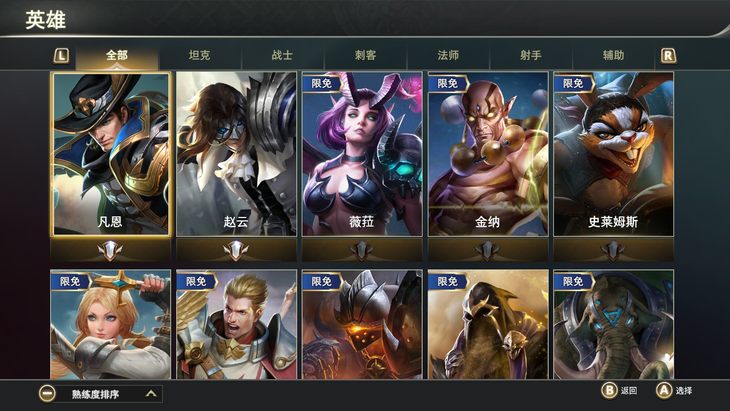The image size is (730, 411).
Task: Pick the blond knight with red scarf card
Action: [236, 324]
